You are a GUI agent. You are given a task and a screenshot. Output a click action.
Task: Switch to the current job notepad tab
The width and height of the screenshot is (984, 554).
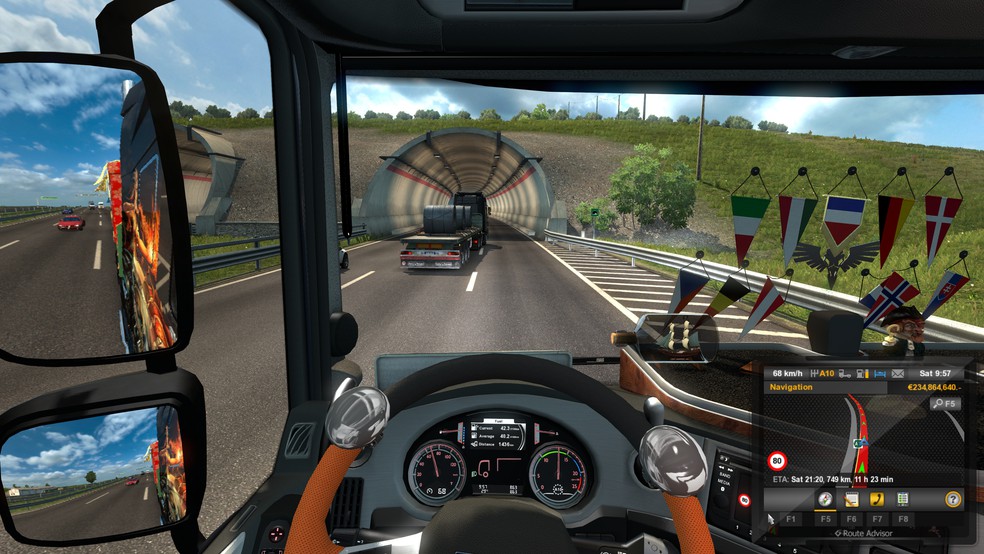click(852, 498)
